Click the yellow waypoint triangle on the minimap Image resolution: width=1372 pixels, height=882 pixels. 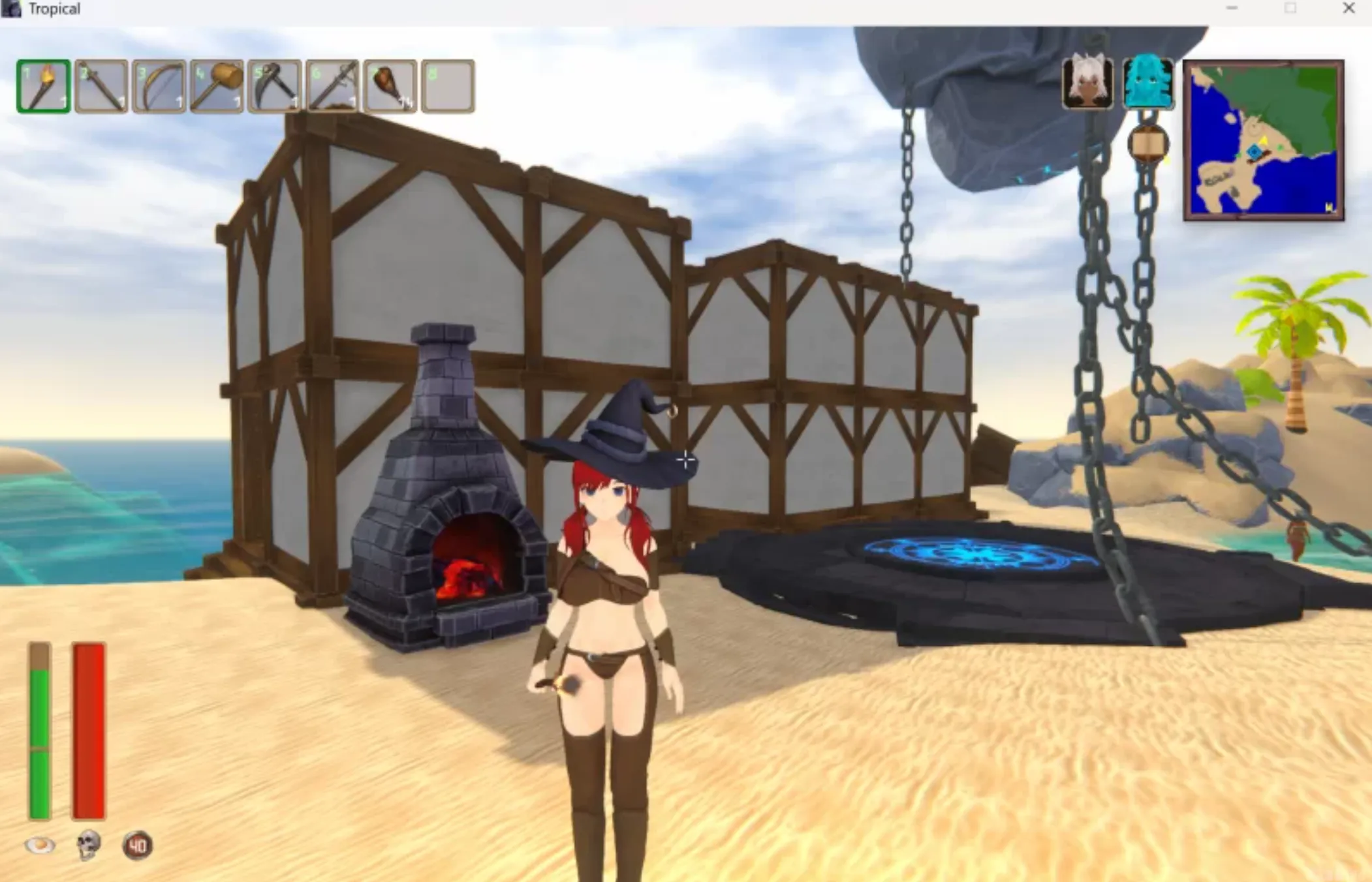(x=1264, y=140)
